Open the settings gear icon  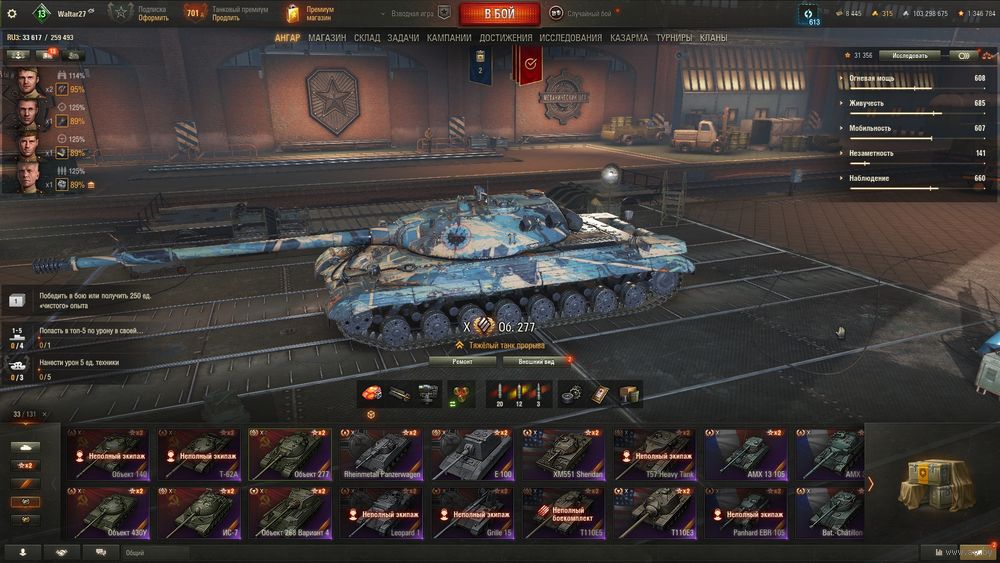(x=12, y=13)
